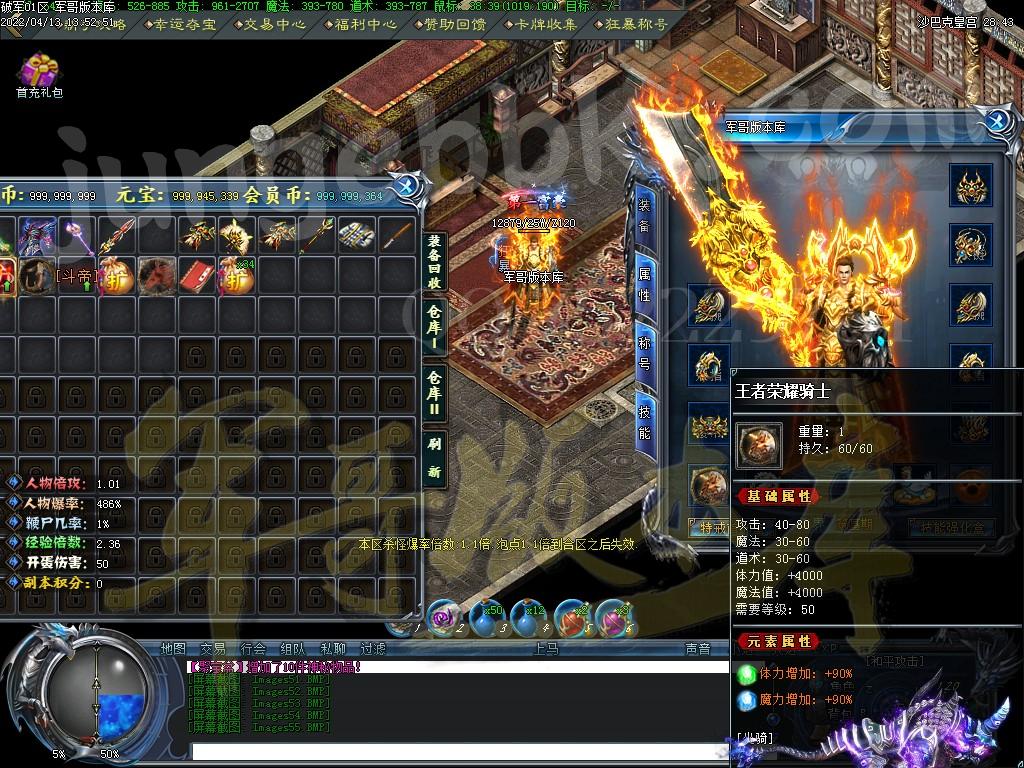Switch to the 属性 tab
Image resolution: width=1024 pixels, height=768 pixels.
(x=645, y=284)
